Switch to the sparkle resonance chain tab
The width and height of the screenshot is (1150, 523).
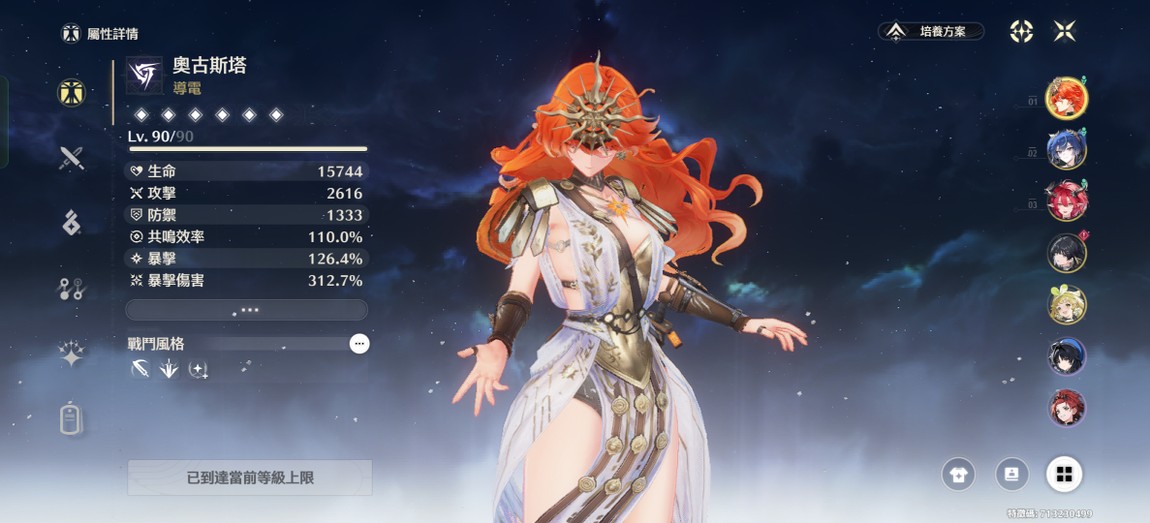coord(71,355)
